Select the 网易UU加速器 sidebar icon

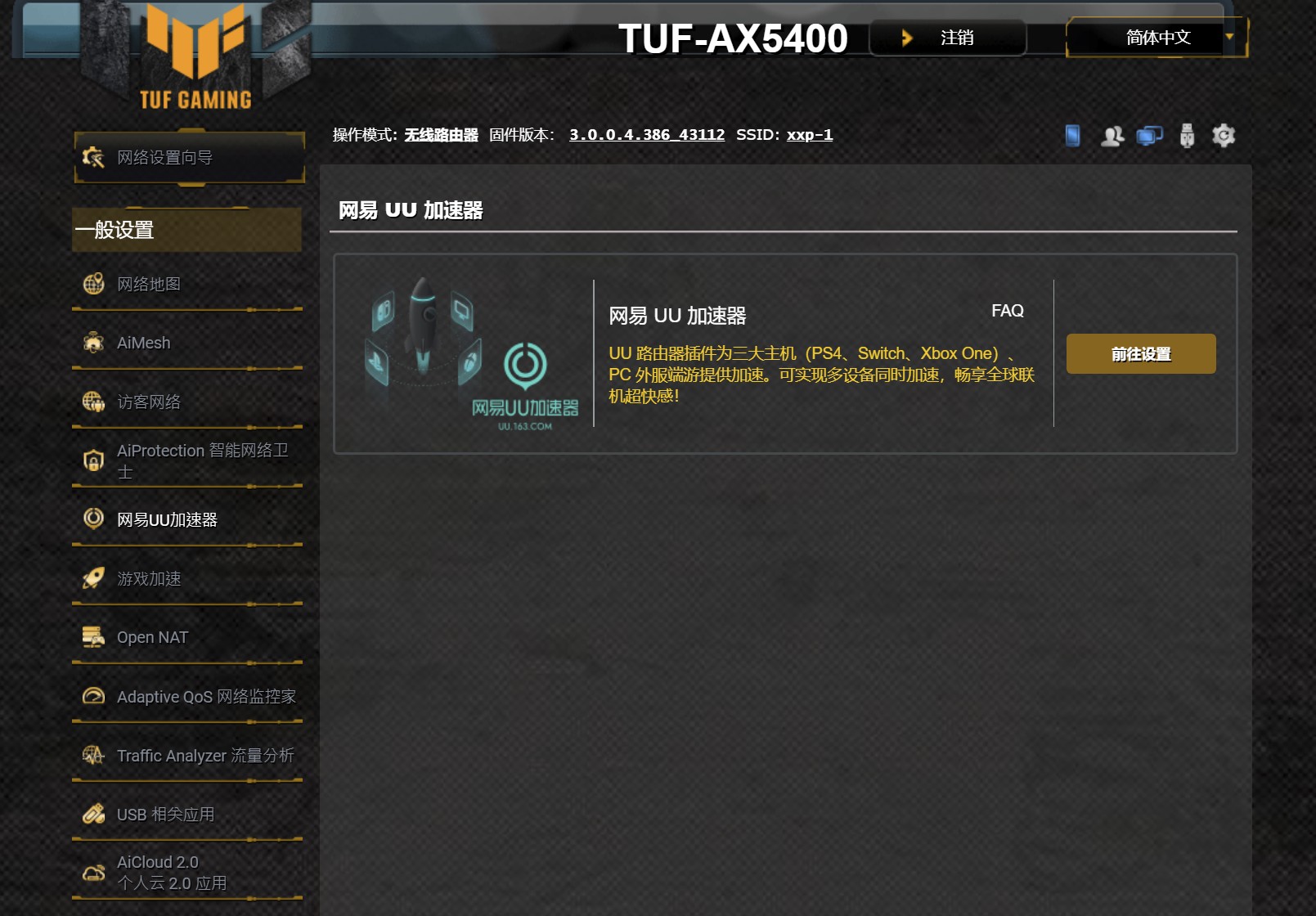(x=94, y=520)
